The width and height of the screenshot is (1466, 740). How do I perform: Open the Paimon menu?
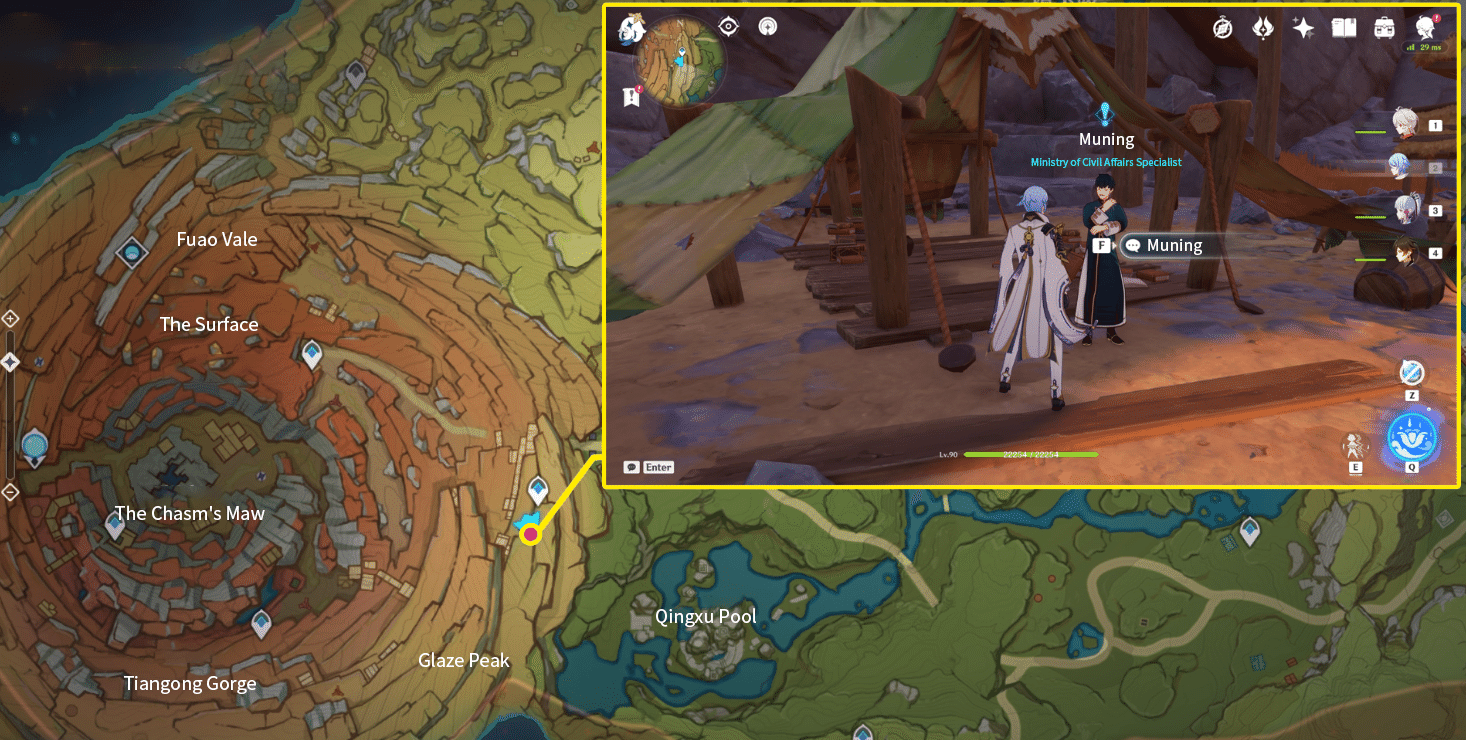631,27
